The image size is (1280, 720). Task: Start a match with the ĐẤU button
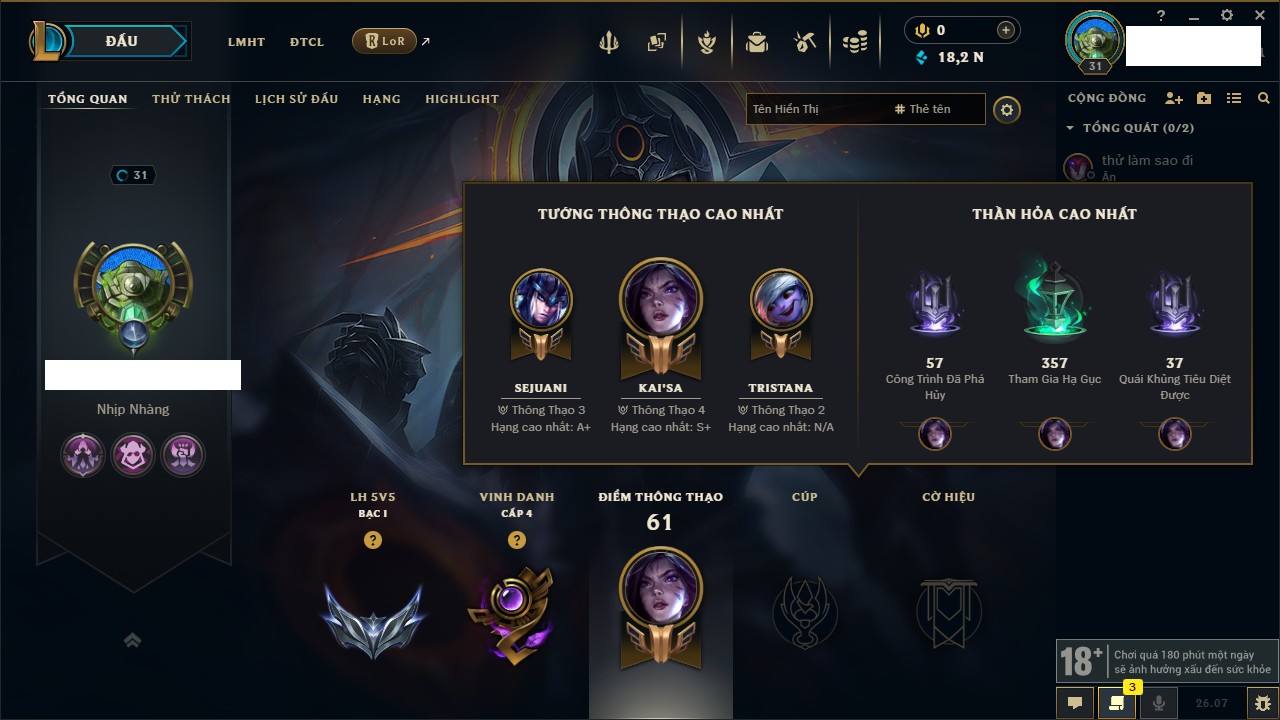122,41
